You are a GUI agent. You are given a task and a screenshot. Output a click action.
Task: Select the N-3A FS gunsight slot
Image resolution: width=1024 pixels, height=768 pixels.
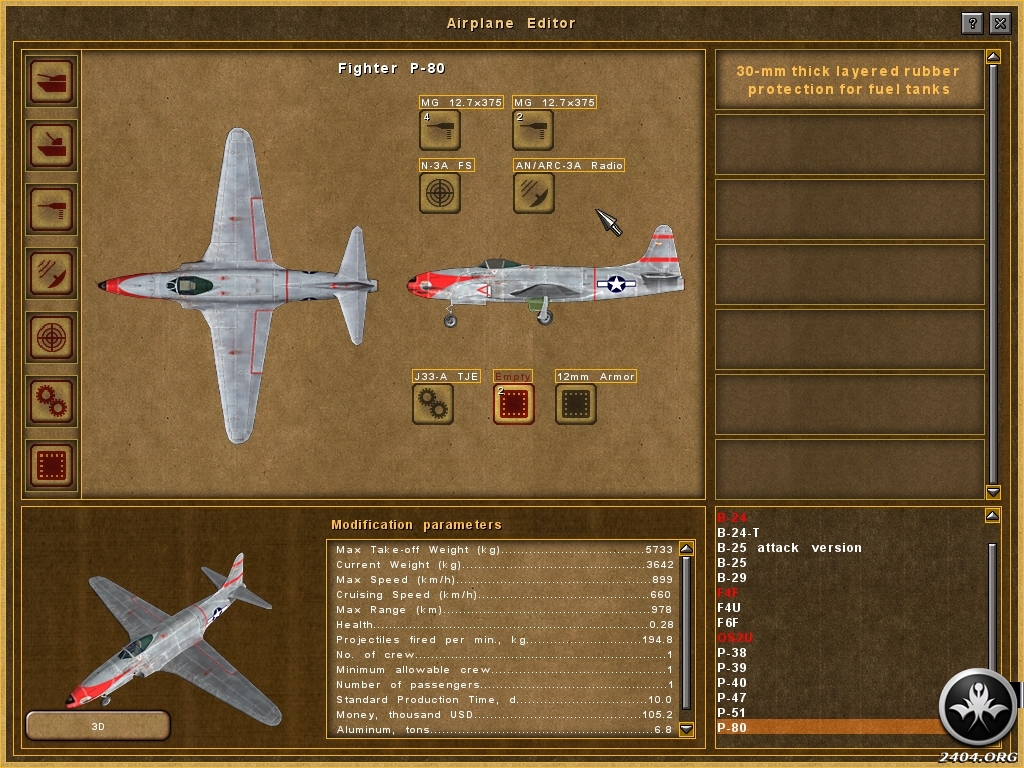[x=439, y=192]
